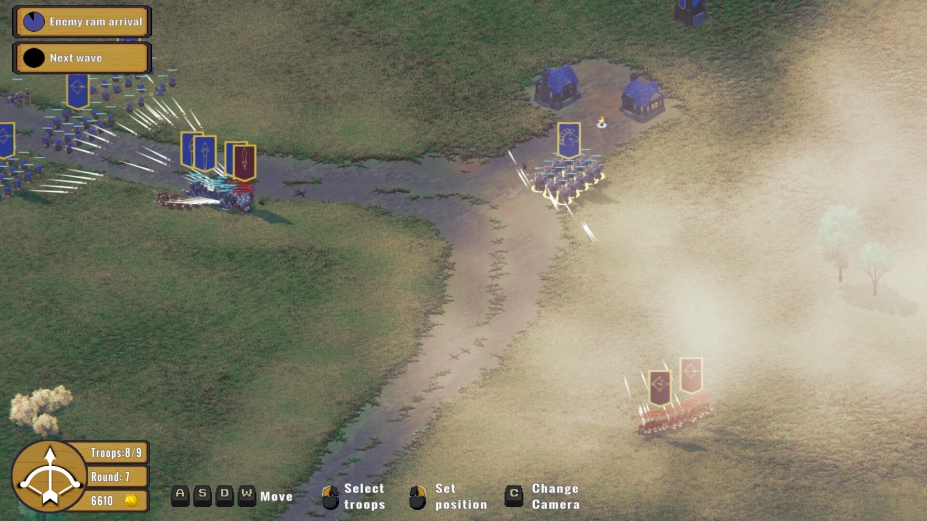Screen dimensions: 927x521
Task: Select the troop banner near the blue houses
Action: (568, 139)
